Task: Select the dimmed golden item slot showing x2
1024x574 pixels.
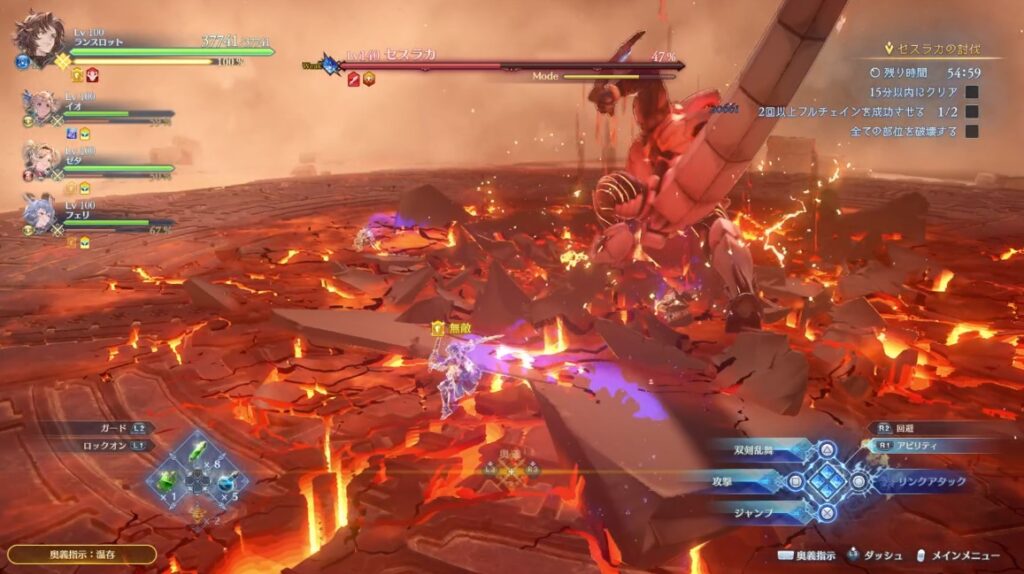Action: (198, 514)
